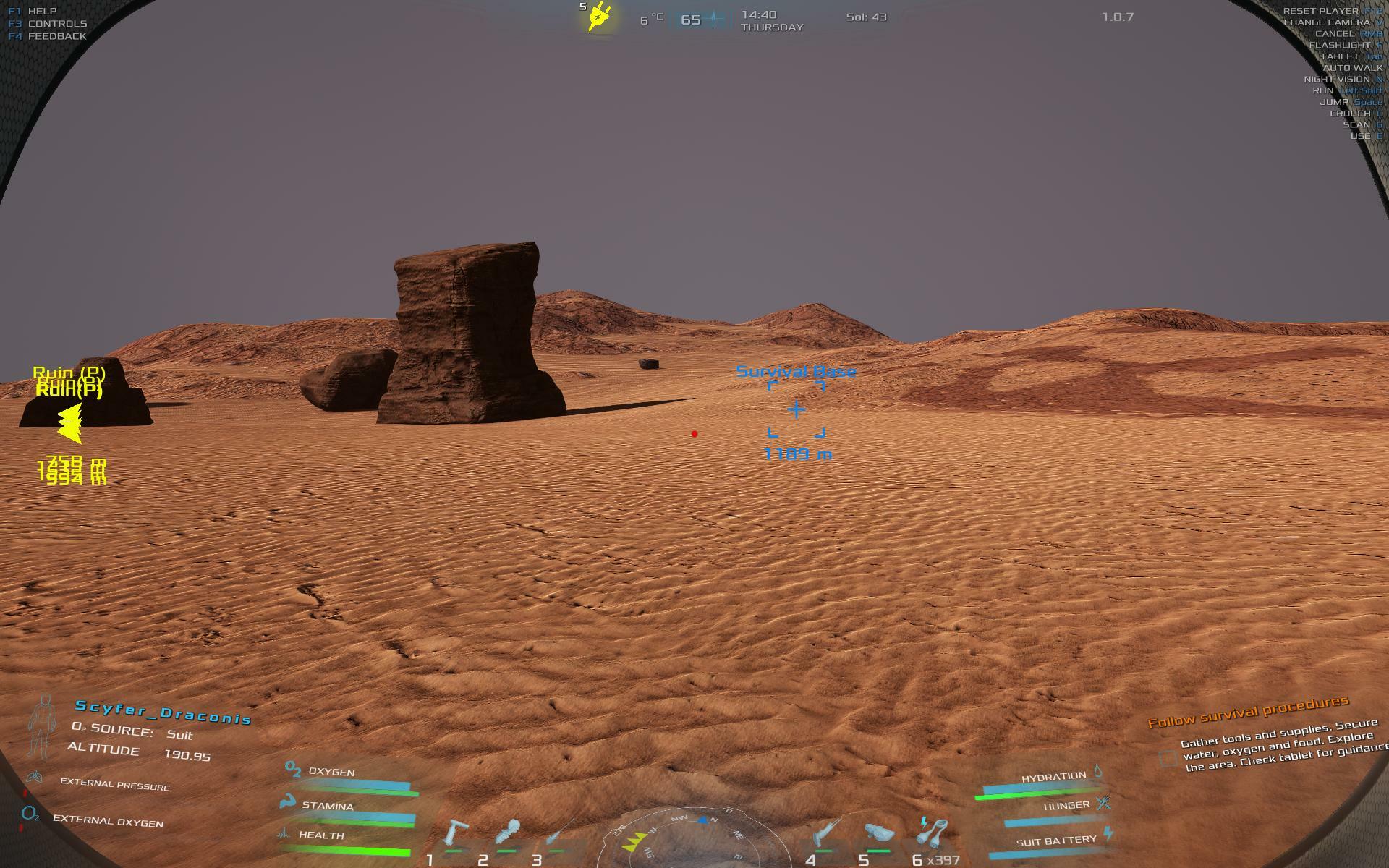Open the Follow survival procedures objective
The image size is (1389, 868).
1248,711
